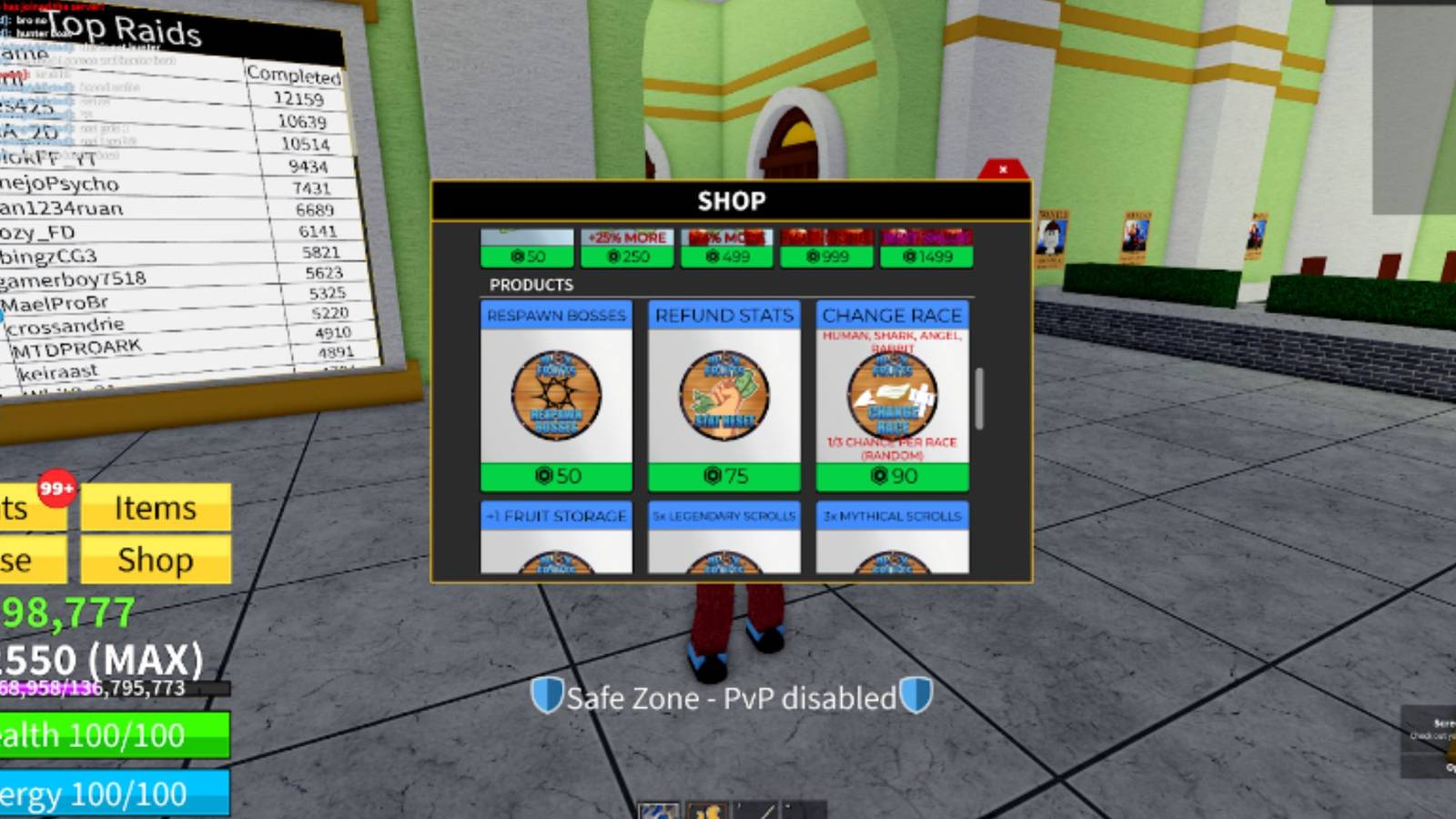
Task: Select the Stat Reset fist icon
Action: 723,395
